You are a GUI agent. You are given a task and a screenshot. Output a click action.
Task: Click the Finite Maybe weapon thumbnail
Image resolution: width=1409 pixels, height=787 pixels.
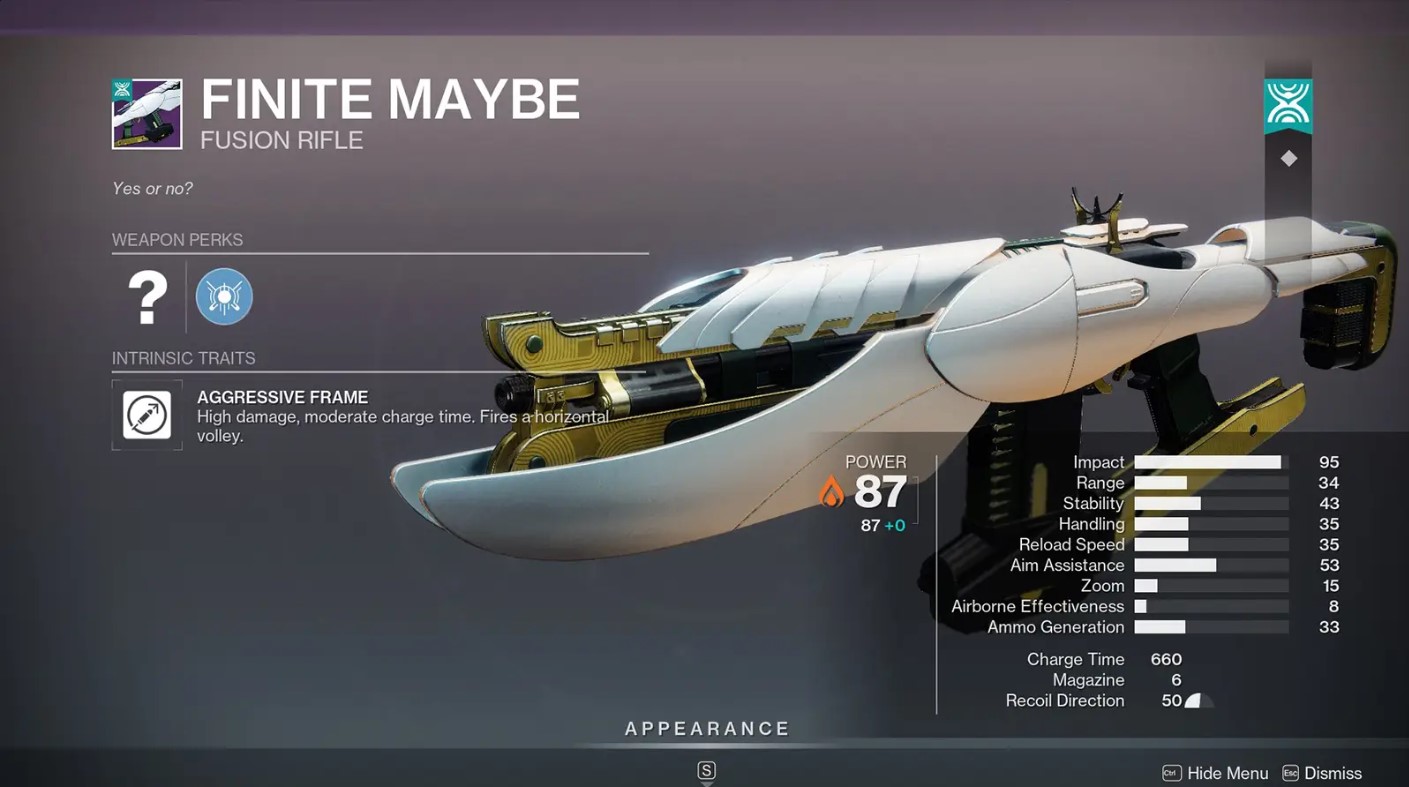[x=147, y=114]
